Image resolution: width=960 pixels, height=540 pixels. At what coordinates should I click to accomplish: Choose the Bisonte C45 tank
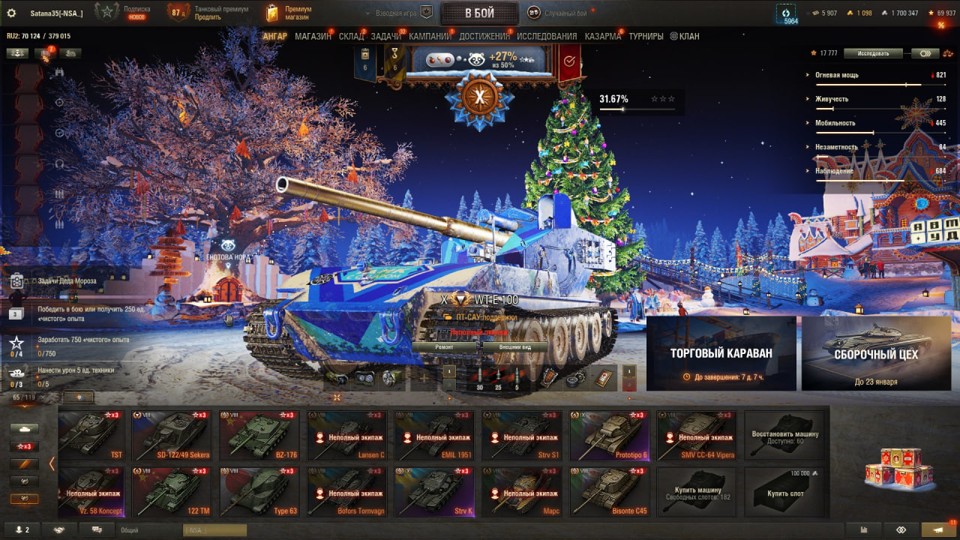[609, 491]
